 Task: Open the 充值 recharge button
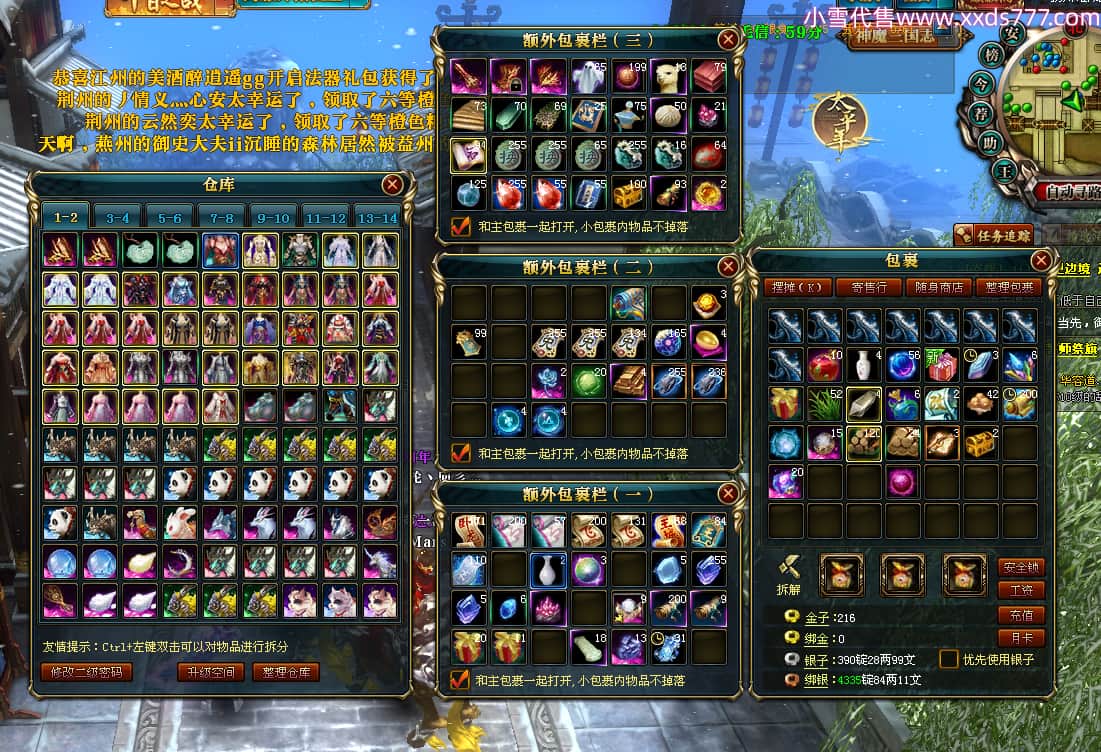point(1020,614)
